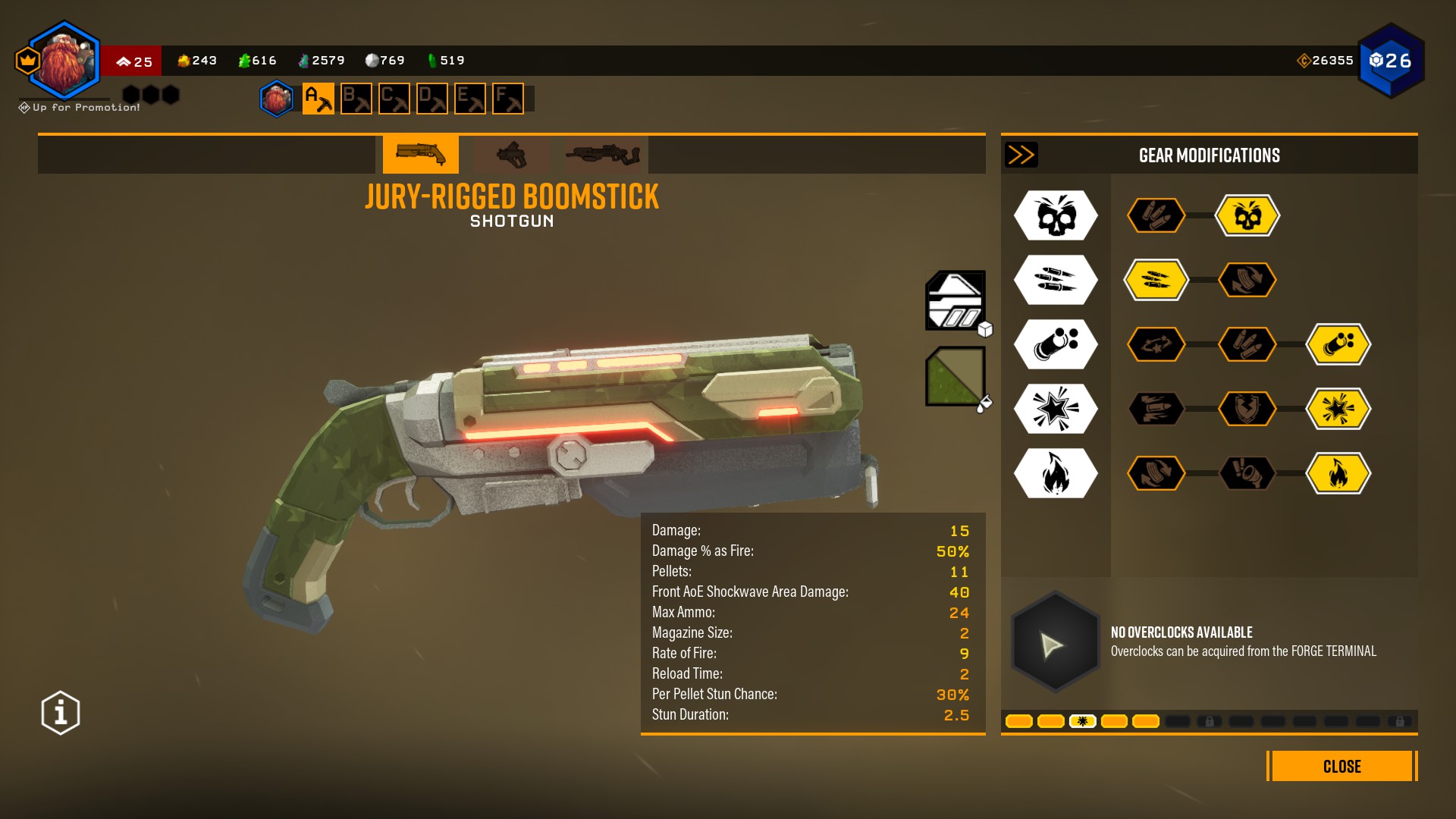Choose the yellow bullets tier-two modification

1156,281
